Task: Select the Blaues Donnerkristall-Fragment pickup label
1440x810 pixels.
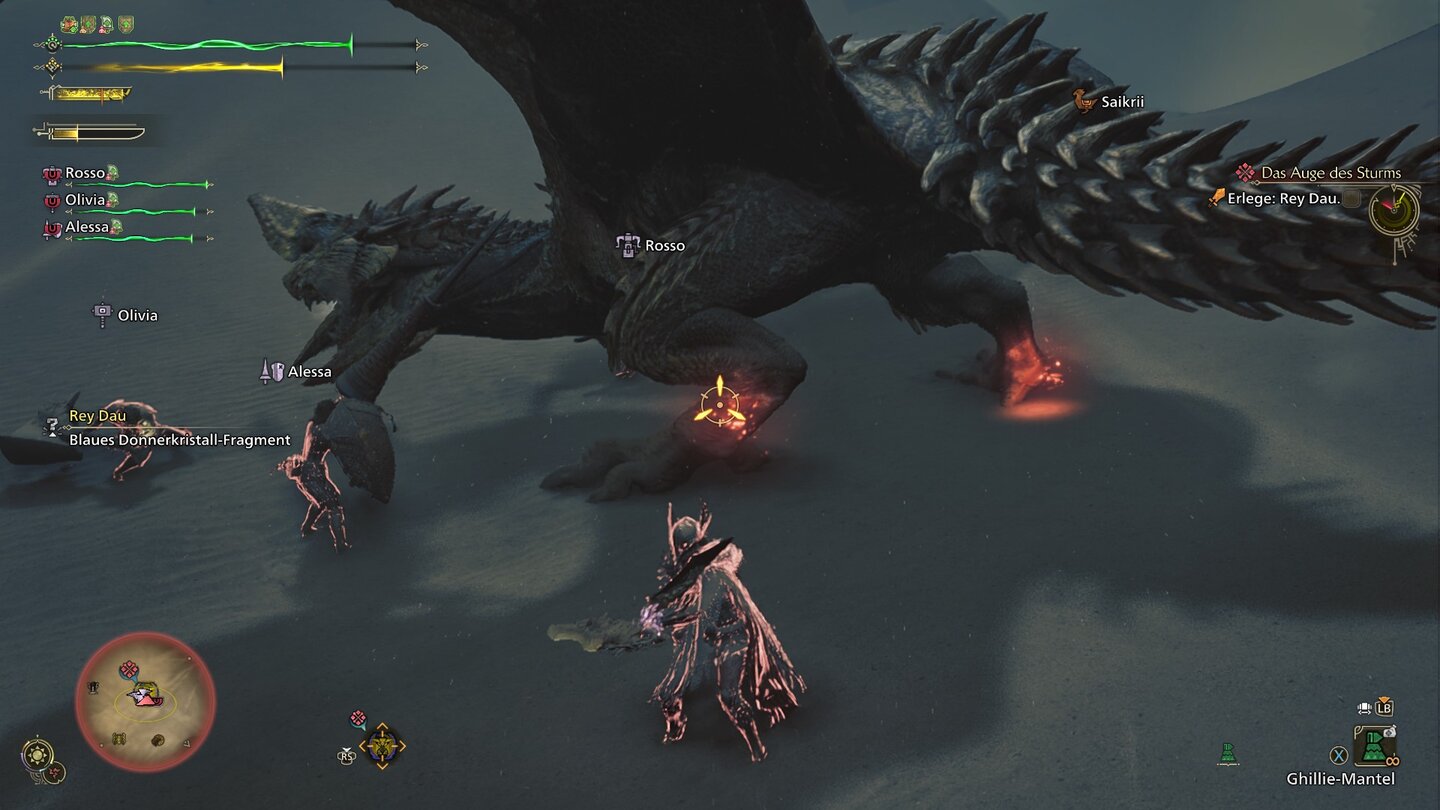Action: tap(180, 439)
